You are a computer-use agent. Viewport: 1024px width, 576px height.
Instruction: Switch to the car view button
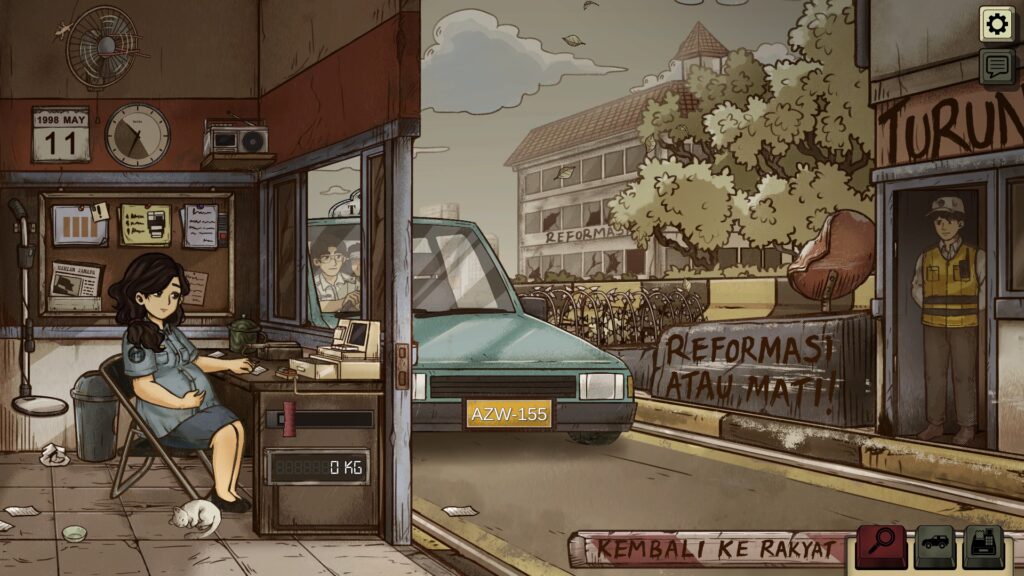935,547
